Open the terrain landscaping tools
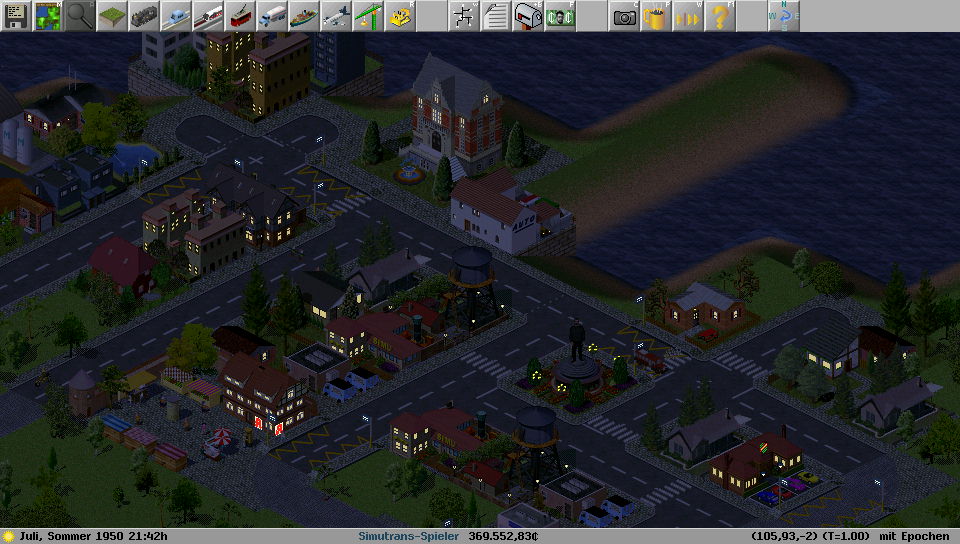Screen dimensions: 960x544 tap(112, 16)
